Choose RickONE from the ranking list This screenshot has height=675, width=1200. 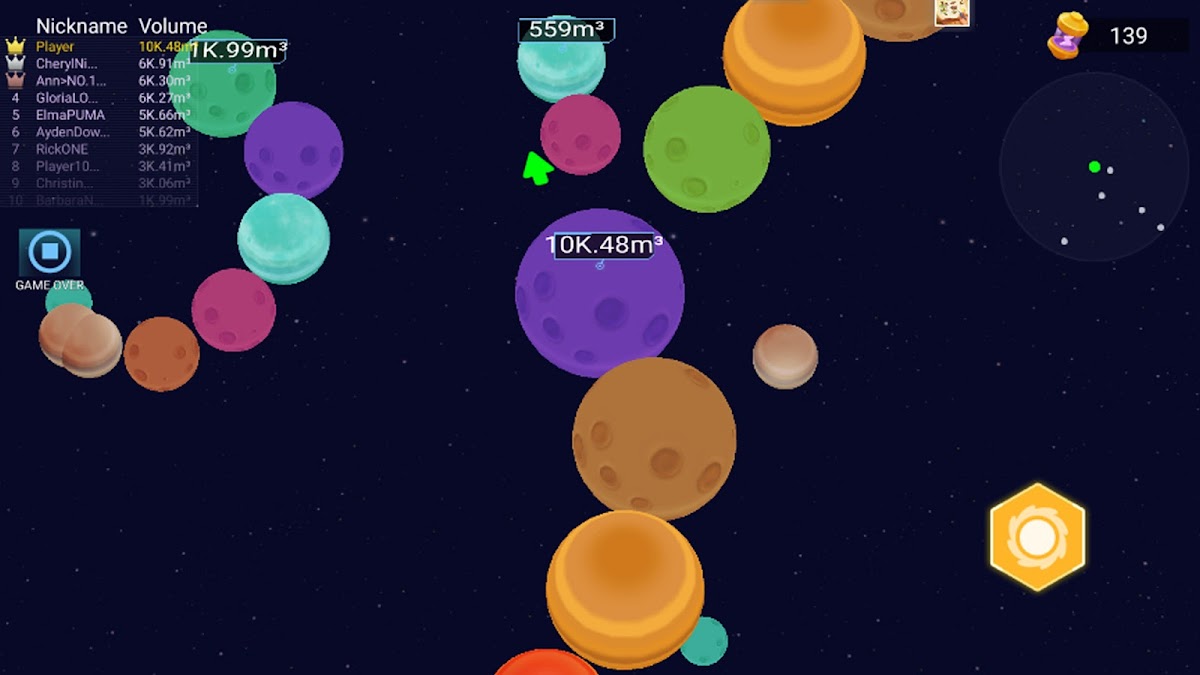[x=100, y=149]
